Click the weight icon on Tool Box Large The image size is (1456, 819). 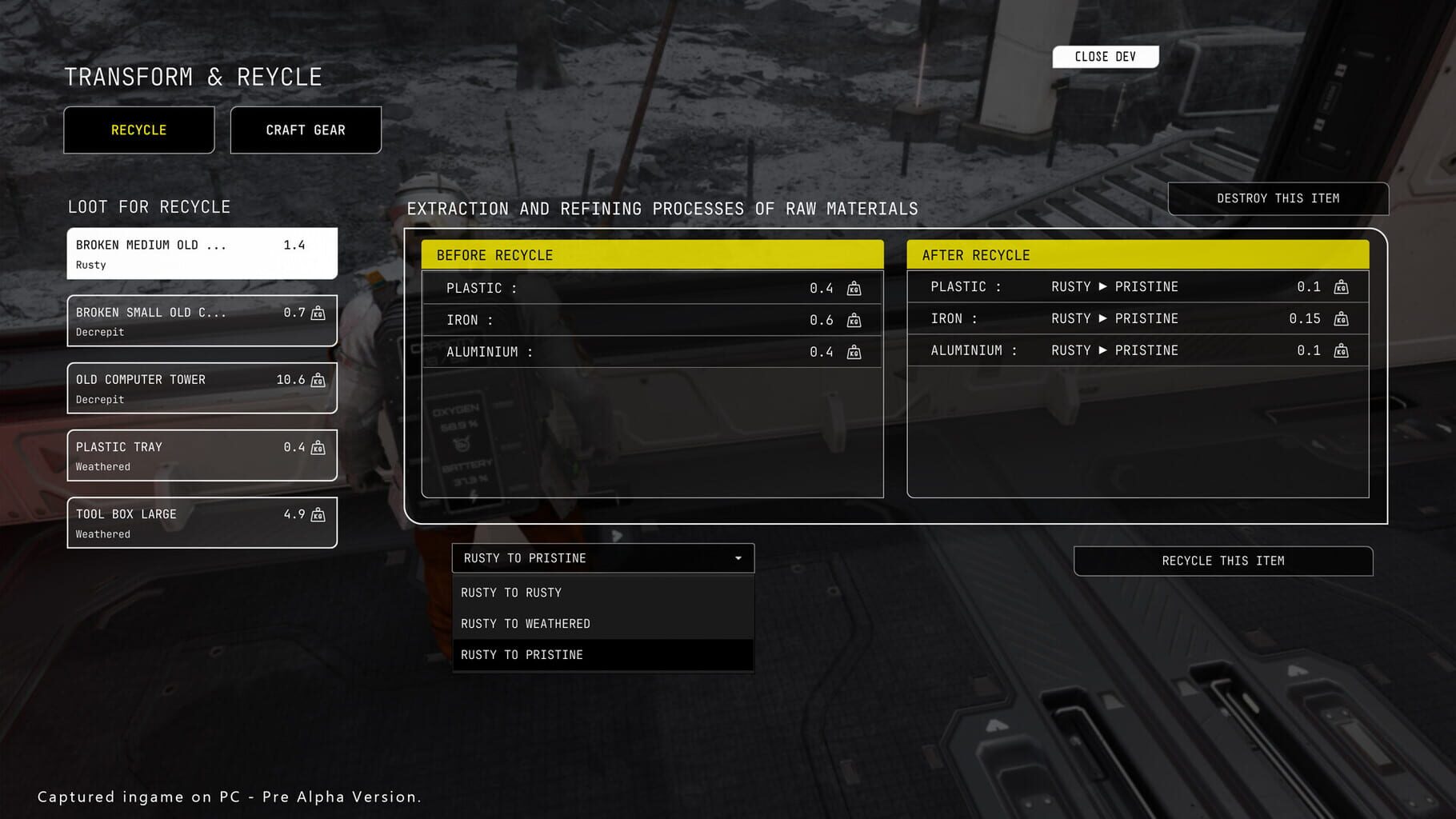coord(318,516)
